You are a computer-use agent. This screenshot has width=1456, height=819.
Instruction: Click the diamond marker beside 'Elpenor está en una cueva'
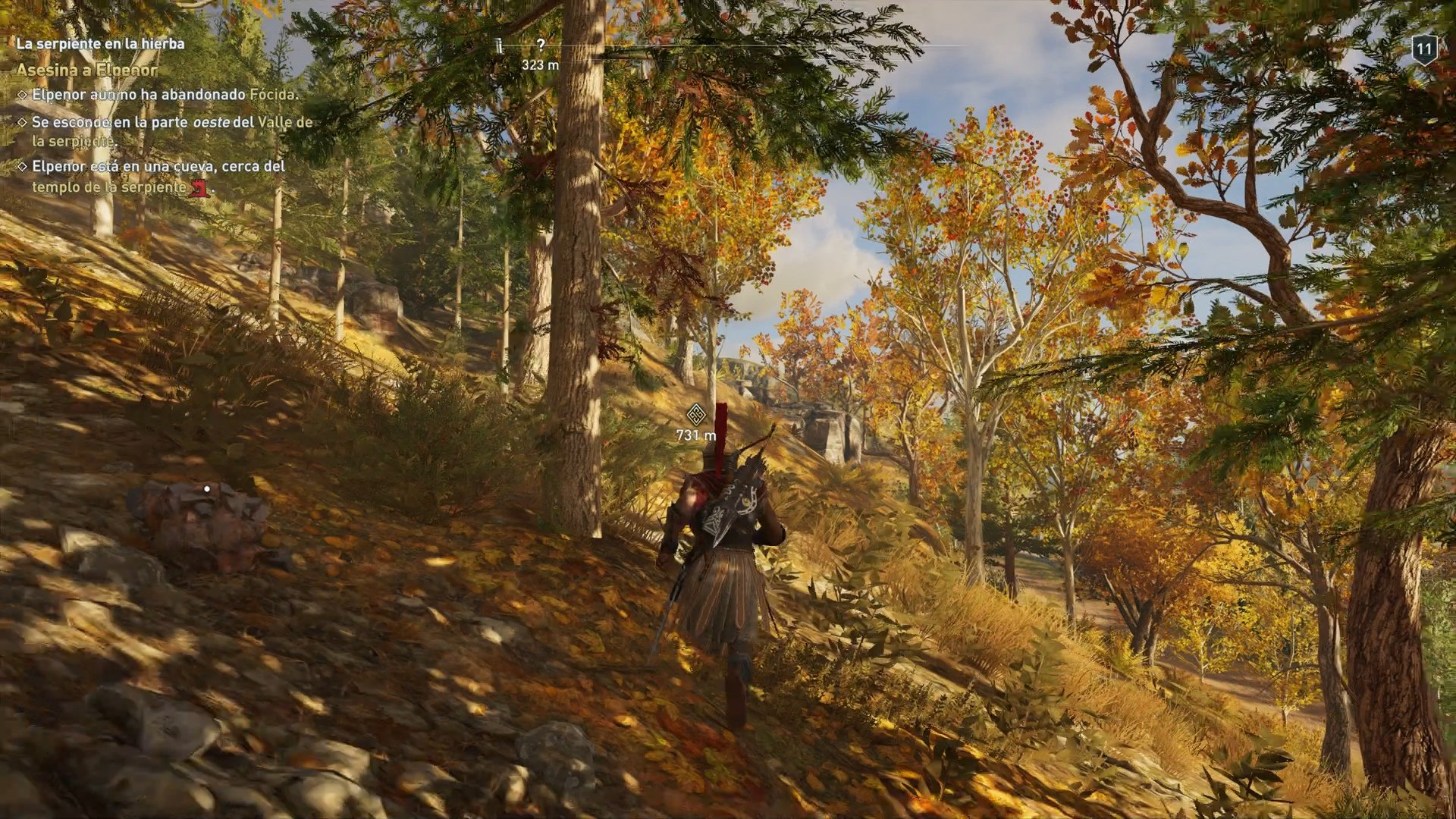[22, 166]
